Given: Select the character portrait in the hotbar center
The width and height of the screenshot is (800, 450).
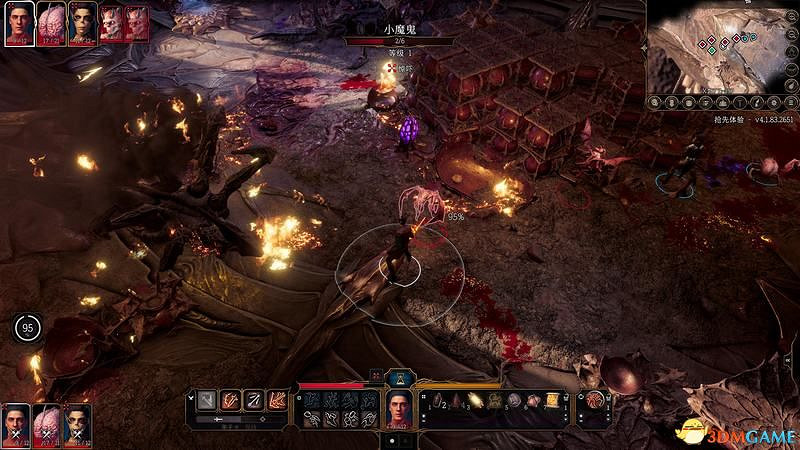Looking at the screenshot, I should click(399, 406).
